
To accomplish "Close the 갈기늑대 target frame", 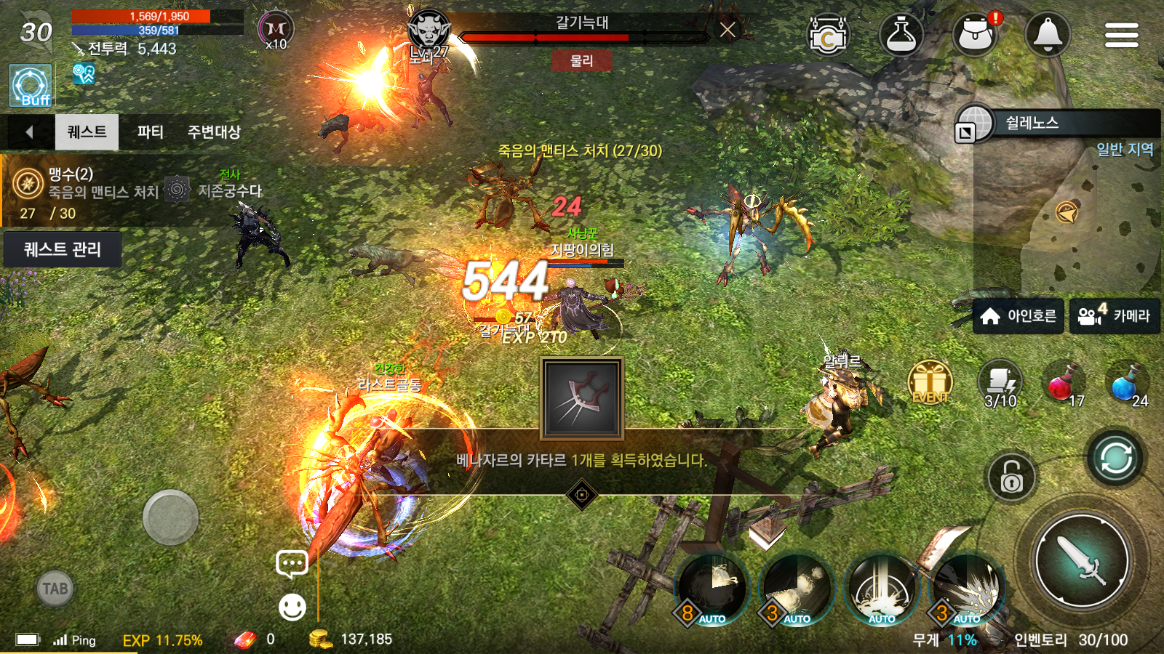I will click(x=728, y=30).
